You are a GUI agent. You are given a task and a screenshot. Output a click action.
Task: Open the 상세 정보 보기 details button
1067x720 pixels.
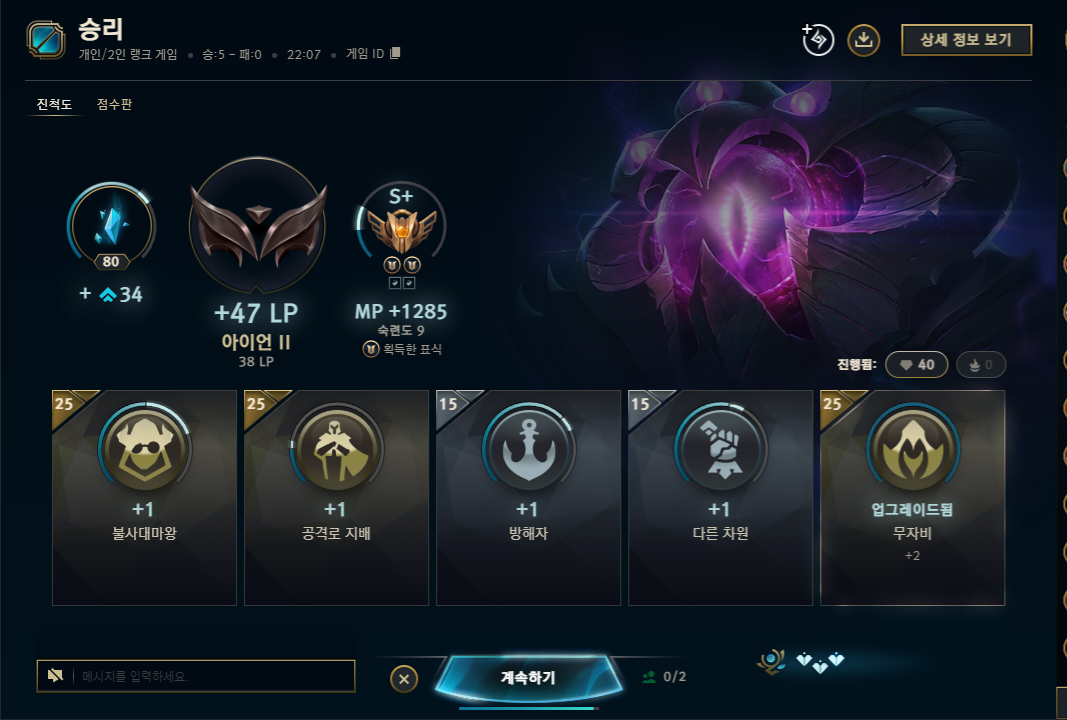(966, 40)
